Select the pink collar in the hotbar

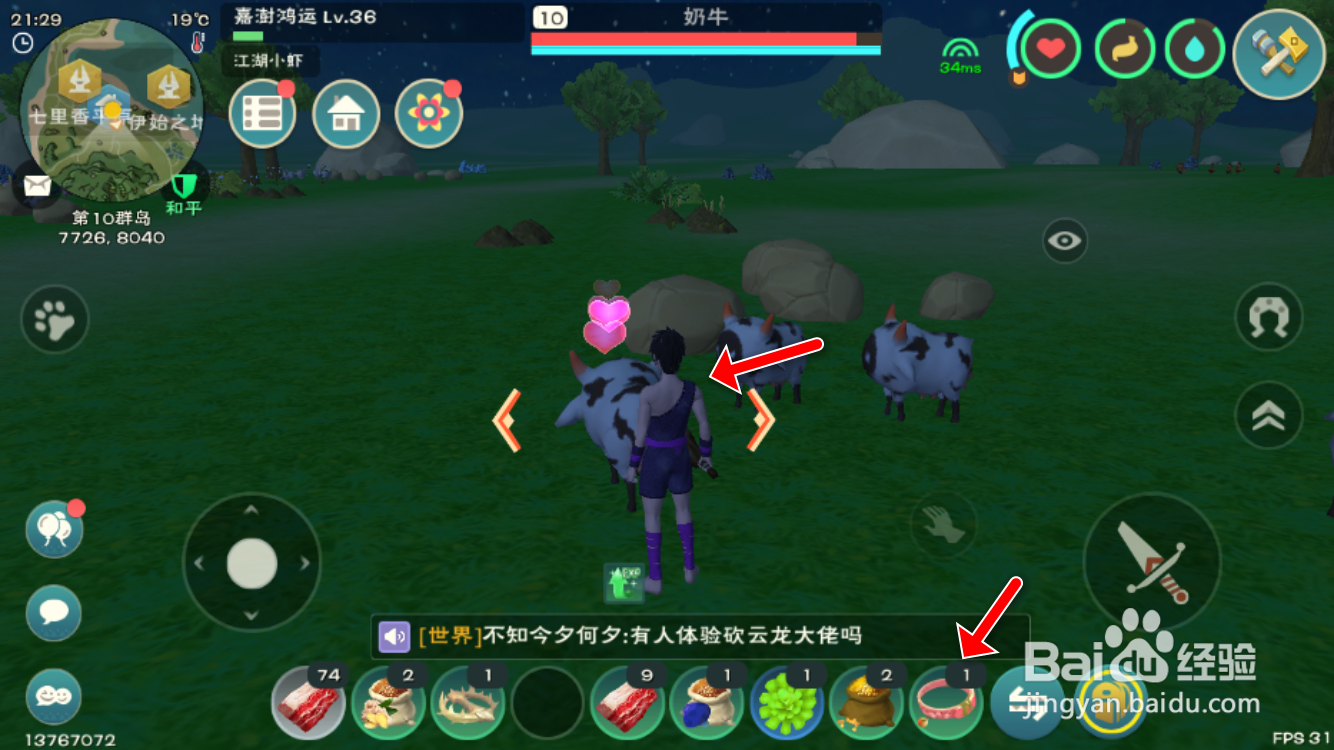coord(944,704)
